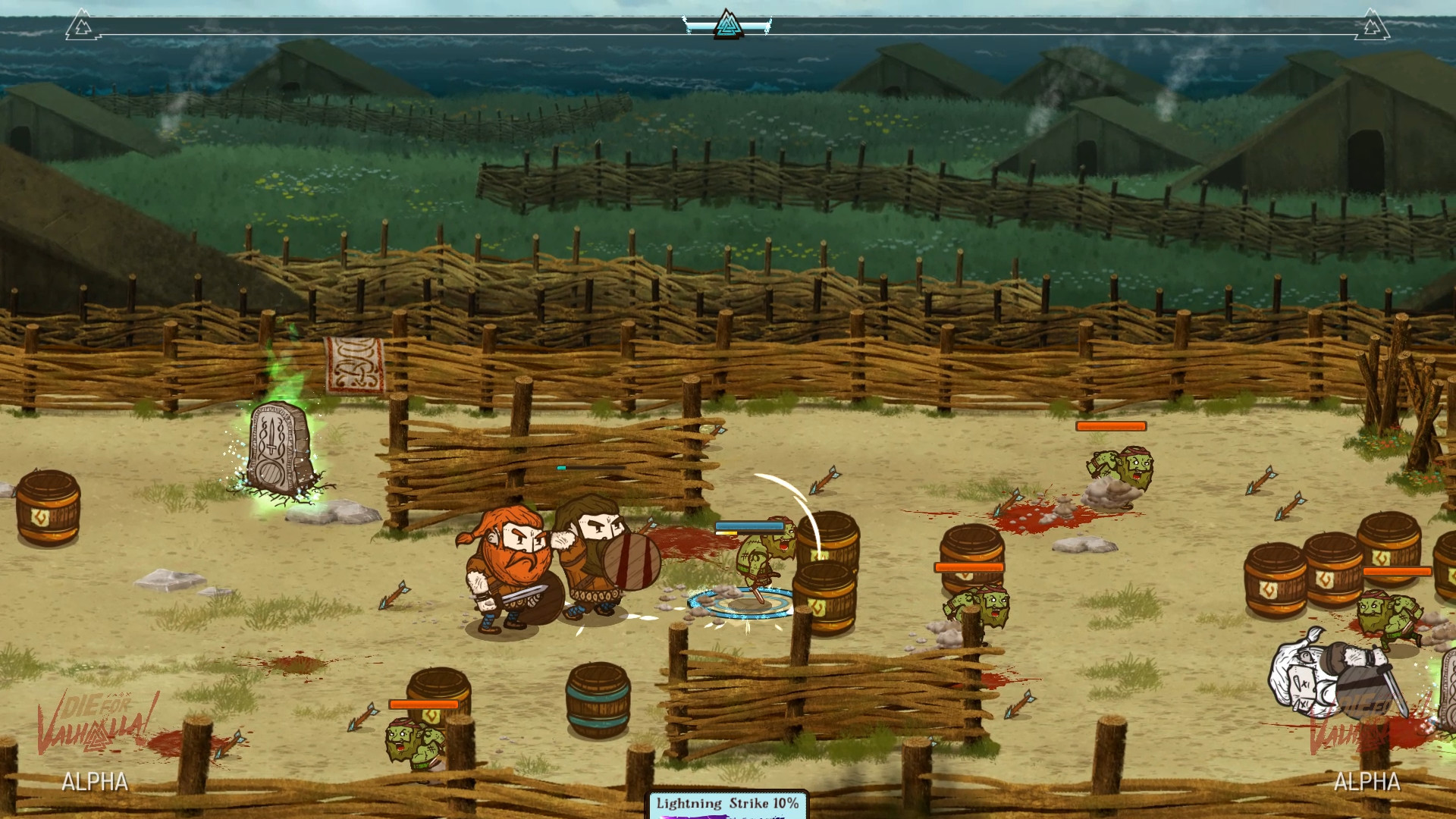Select the left valknut emblem on progress bar
The height and width of the screenshot is (819, 1456).
click(x=82, y=27)
